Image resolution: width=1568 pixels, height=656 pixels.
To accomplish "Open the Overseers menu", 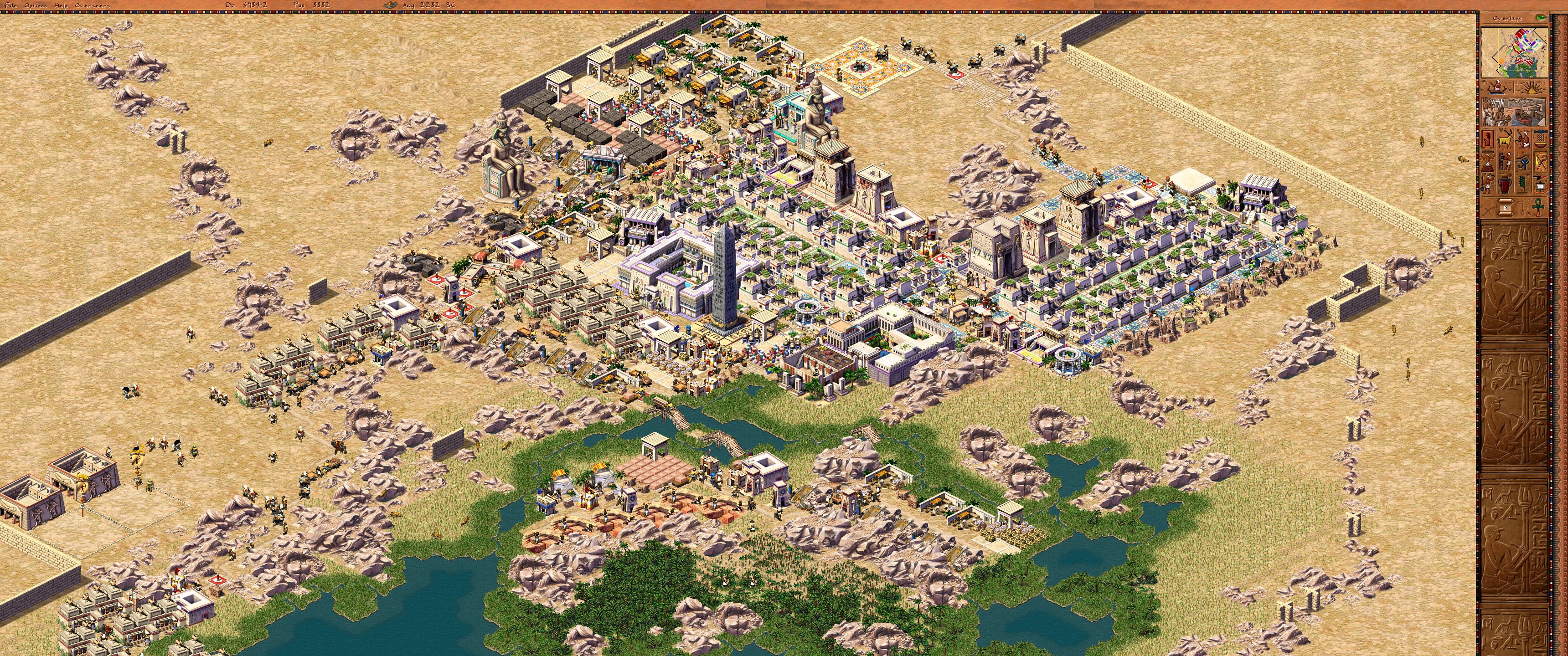I will (x=93, y=5).
